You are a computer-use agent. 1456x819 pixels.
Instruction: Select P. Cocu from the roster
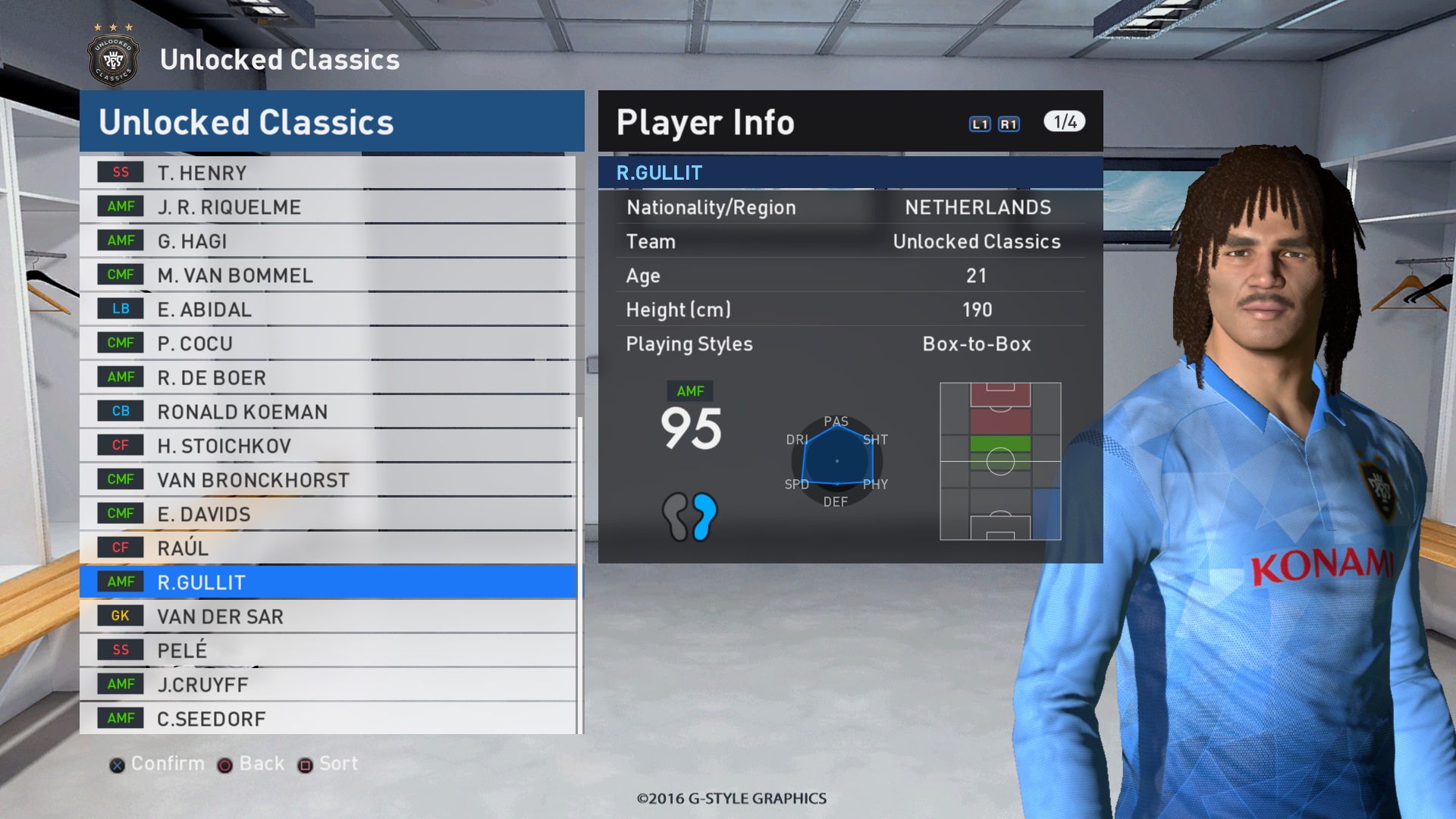pos(328,344)
